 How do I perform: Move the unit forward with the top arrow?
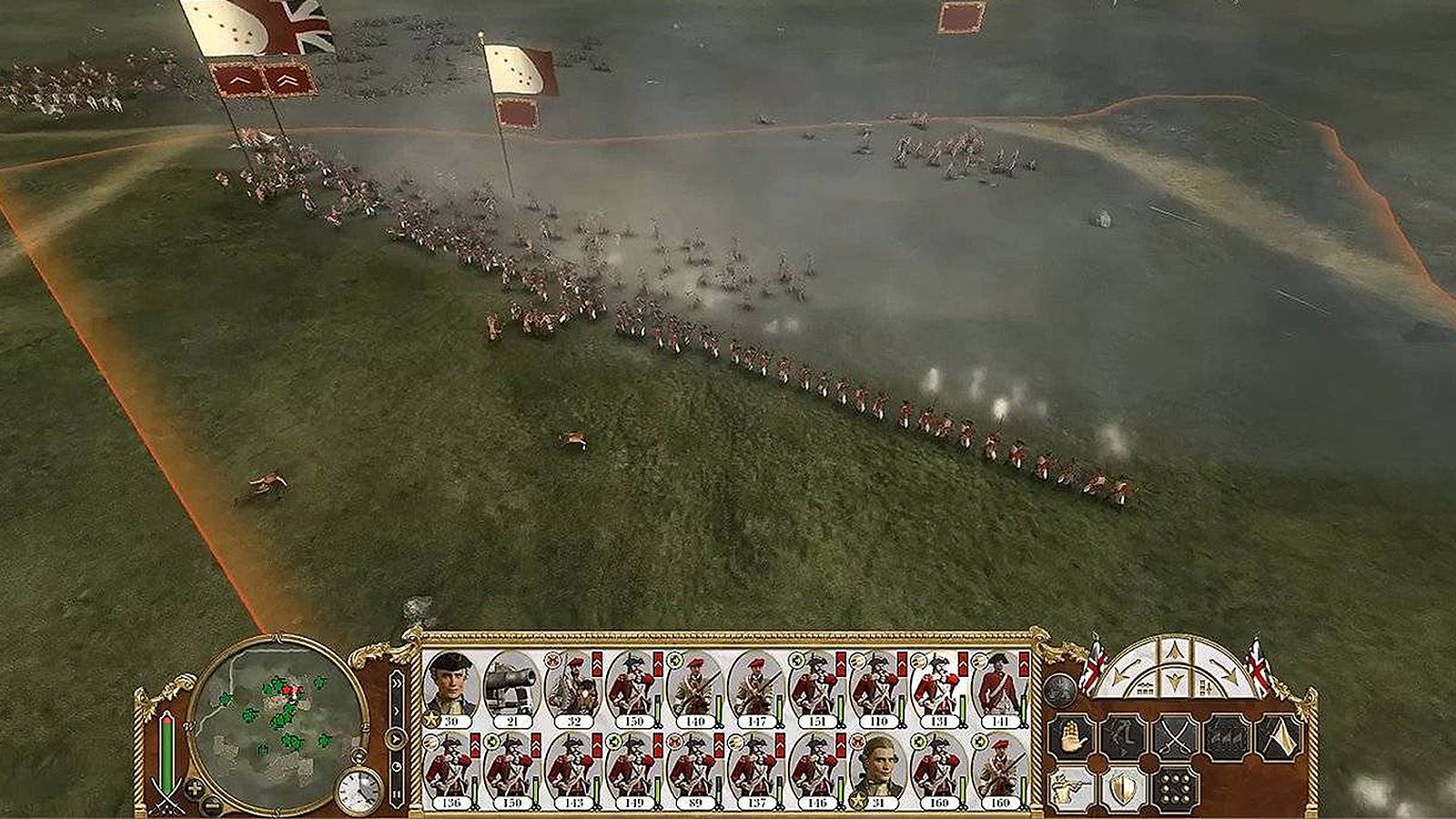point(1174,650)
